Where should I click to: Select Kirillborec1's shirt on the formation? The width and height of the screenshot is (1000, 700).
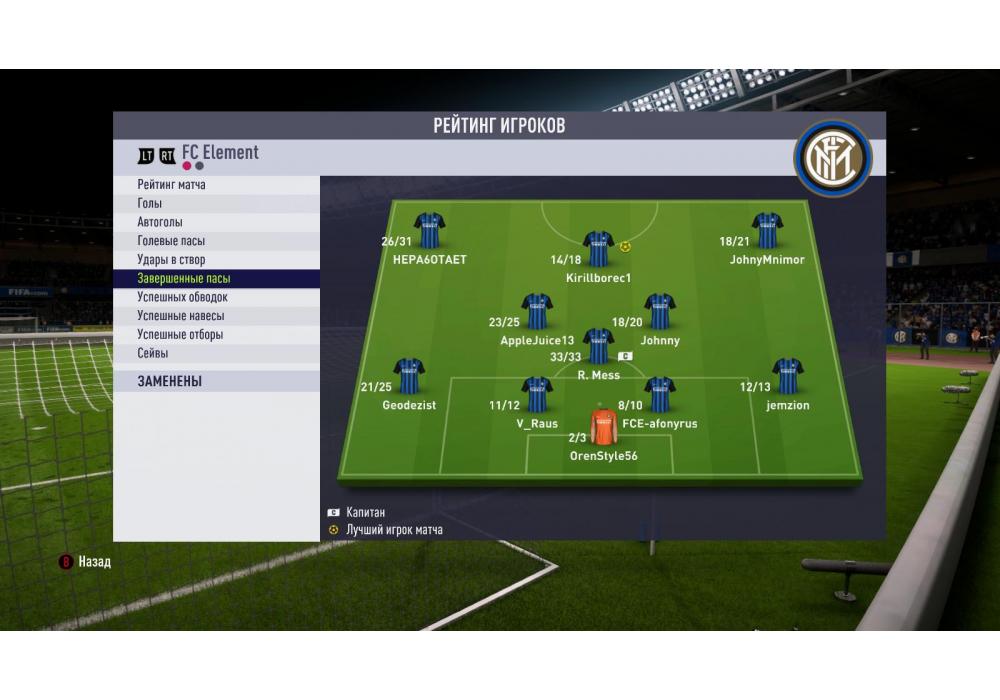click(x=598, y=249)
